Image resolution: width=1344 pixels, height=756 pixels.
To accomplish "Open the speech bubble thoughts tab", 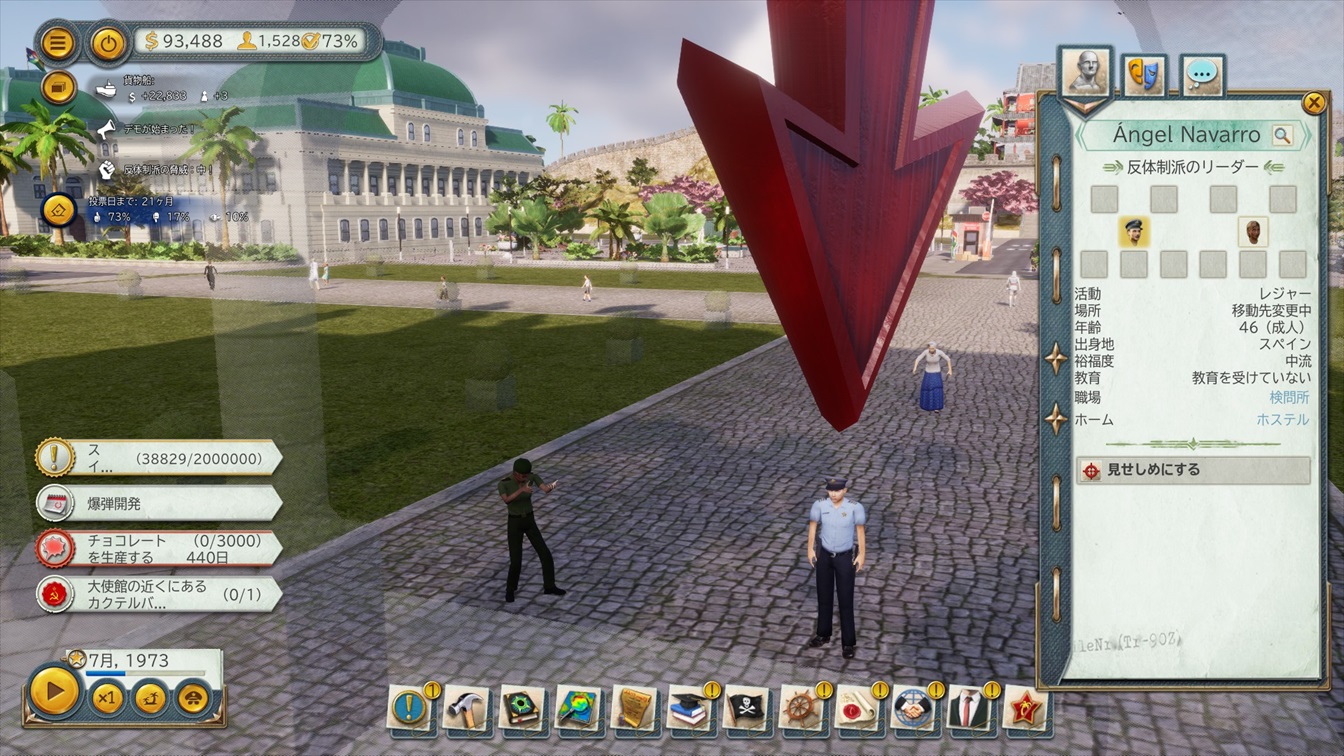I will click(1203, 74).
